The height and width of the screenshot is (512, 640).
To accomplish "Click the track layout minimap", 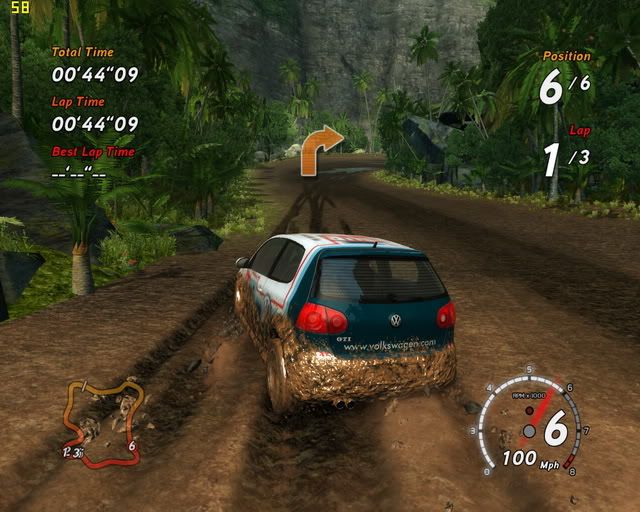I will pos(103,422).
